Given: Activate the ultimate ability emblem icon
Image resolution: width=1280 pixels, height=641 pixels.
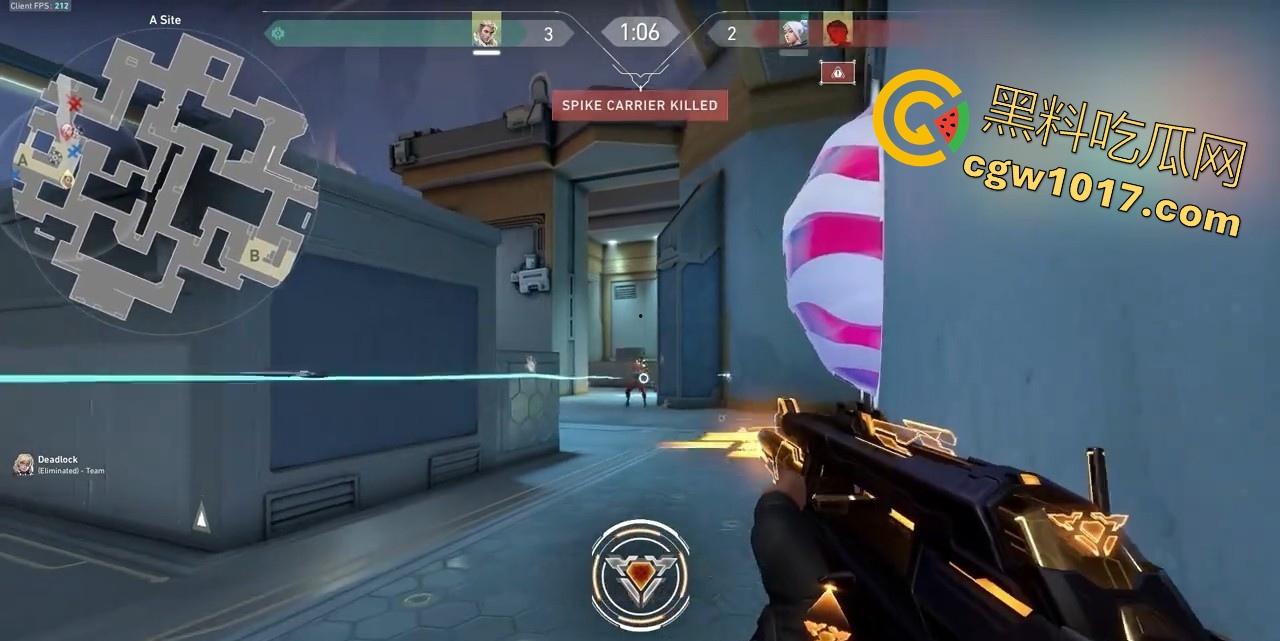Looking at the screenshot, I should pyautogui.click(x=640, y=571).
